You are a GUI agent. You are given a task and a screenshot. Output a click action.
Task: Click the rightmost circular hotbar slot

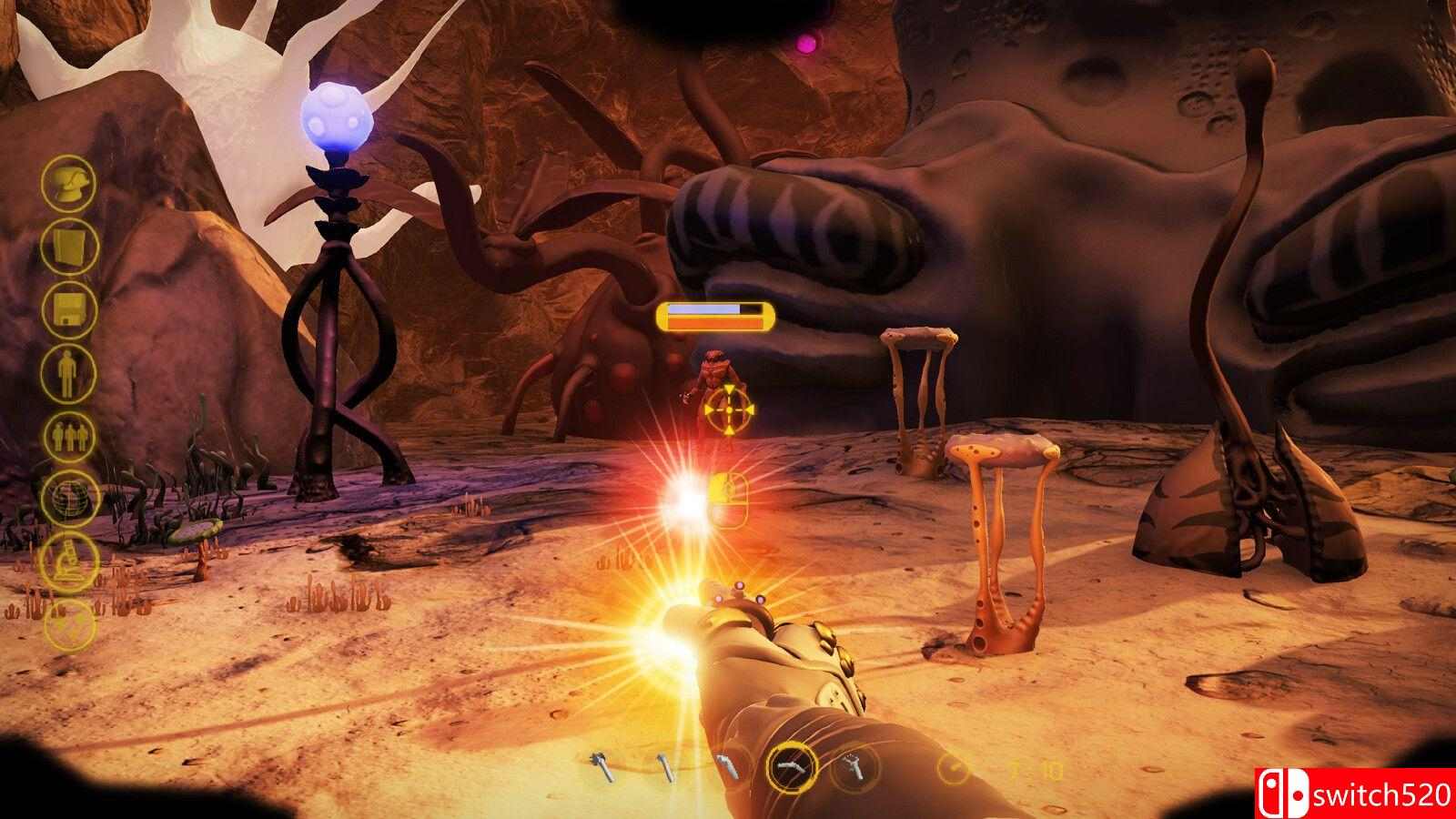[953, 769]
